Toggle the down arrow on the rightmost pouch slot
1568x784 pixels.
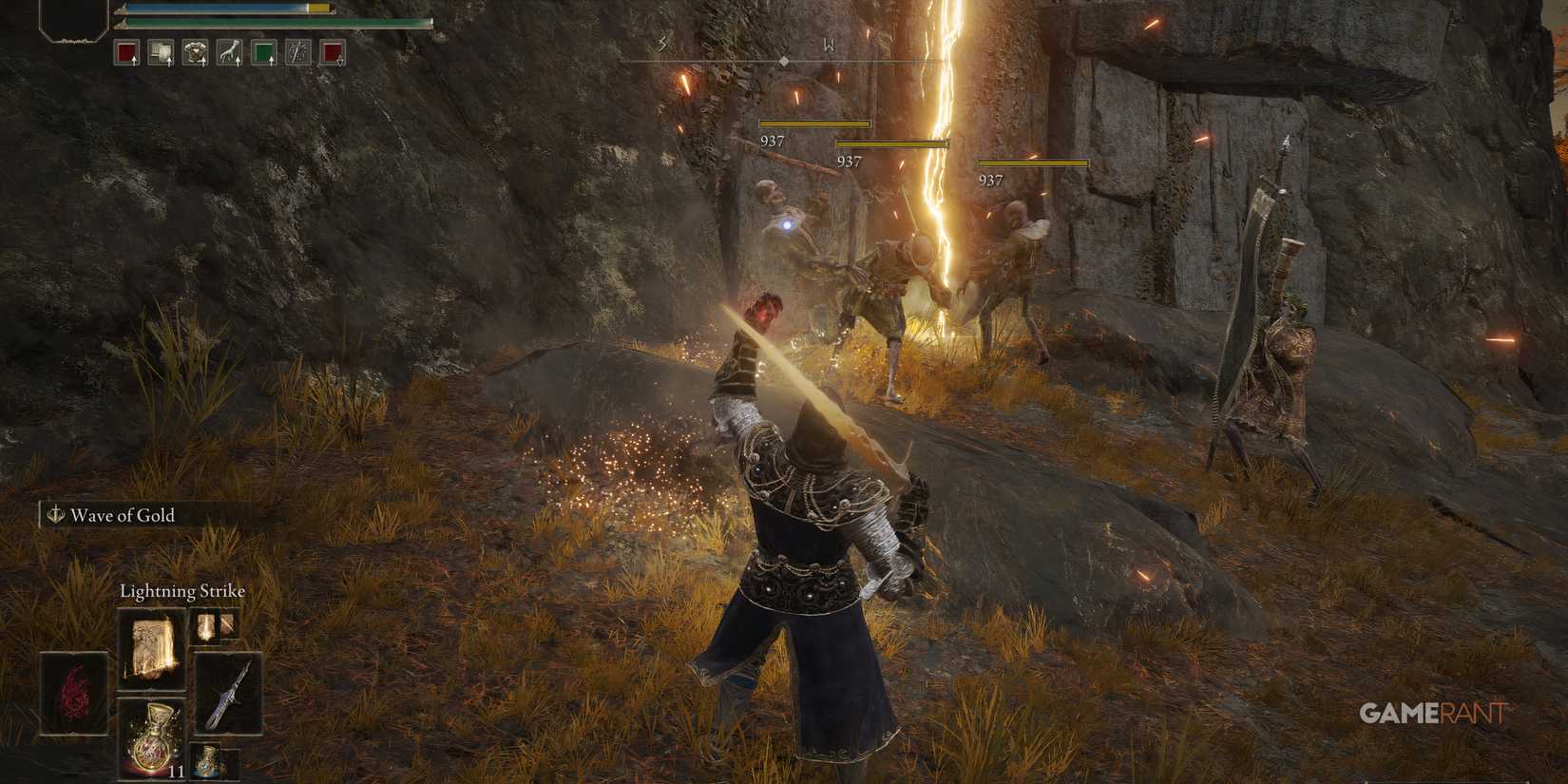point(339,62)
